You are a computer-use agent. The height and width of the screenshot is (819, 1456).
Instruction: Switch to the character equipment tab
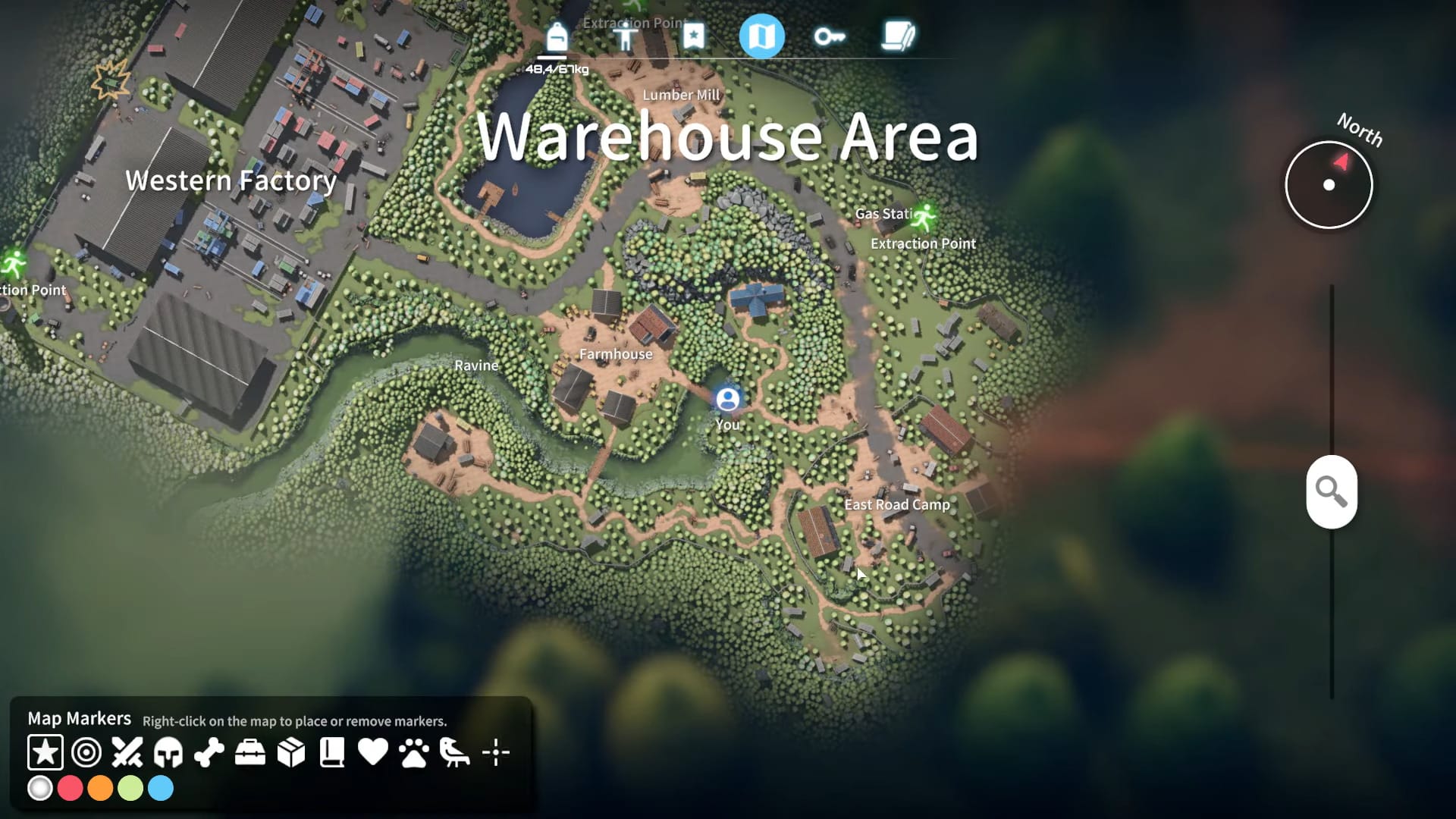point(628,36)
